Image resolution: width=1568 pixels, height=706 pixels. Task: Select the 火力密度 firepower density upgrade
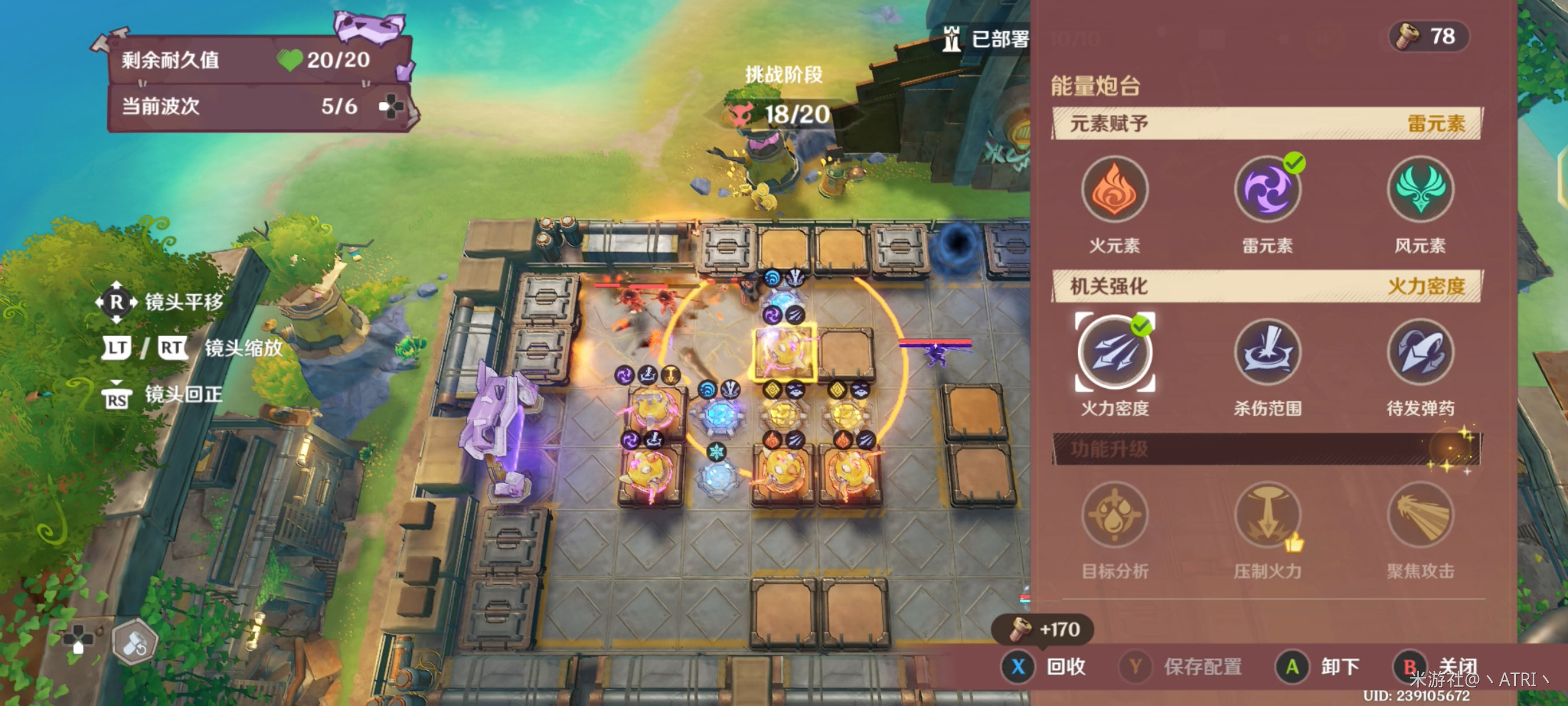coord(1114,352)
